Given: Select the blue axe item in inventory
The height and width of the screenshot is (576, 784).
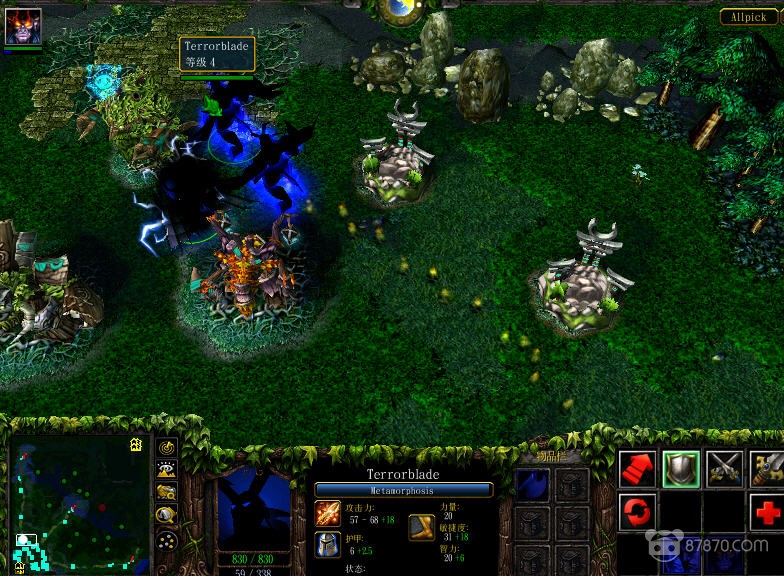Looking at the screenshot, I should point(533,485).
